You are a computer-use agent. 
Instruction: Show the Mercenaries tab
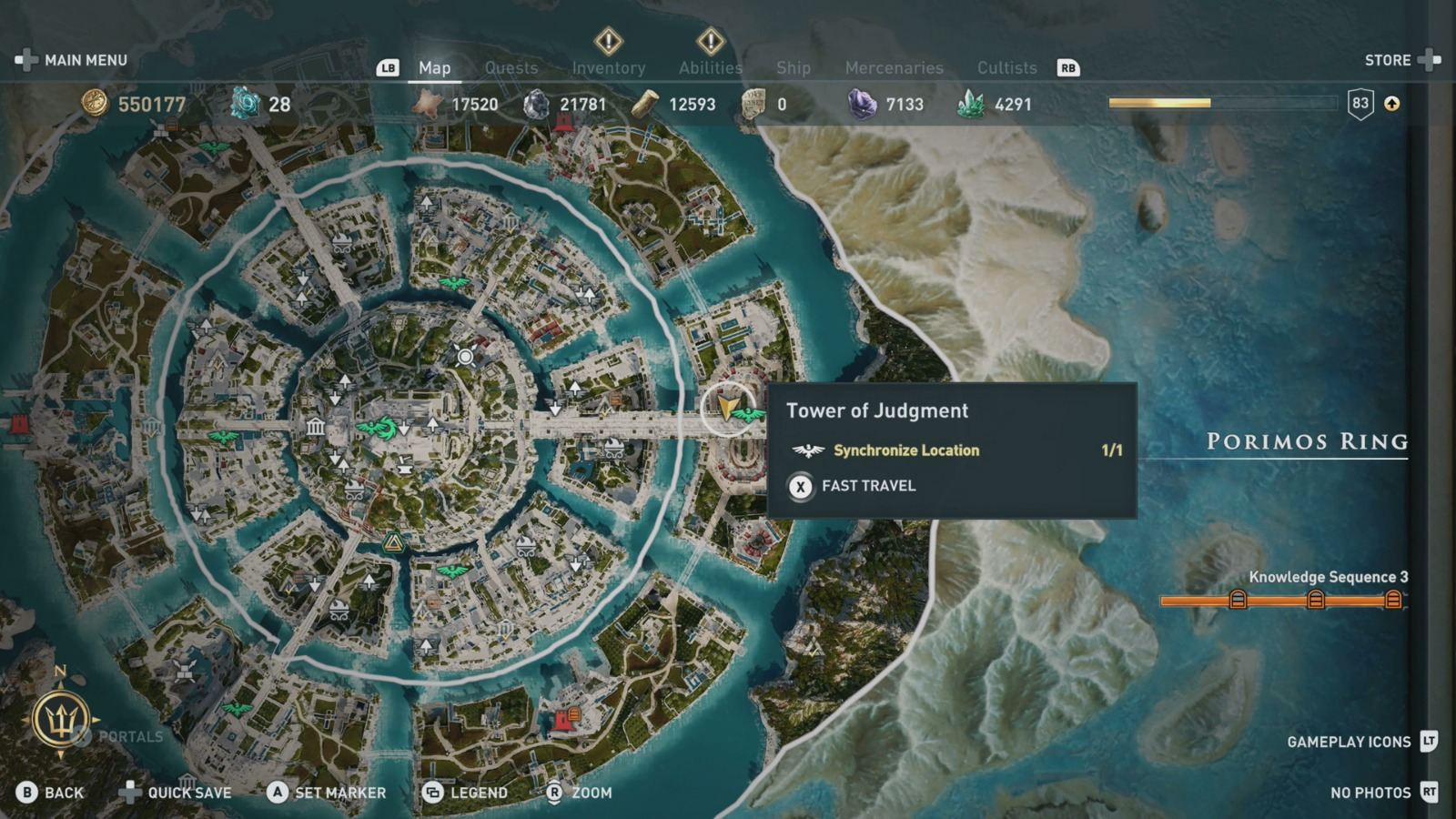pos(894,67)
